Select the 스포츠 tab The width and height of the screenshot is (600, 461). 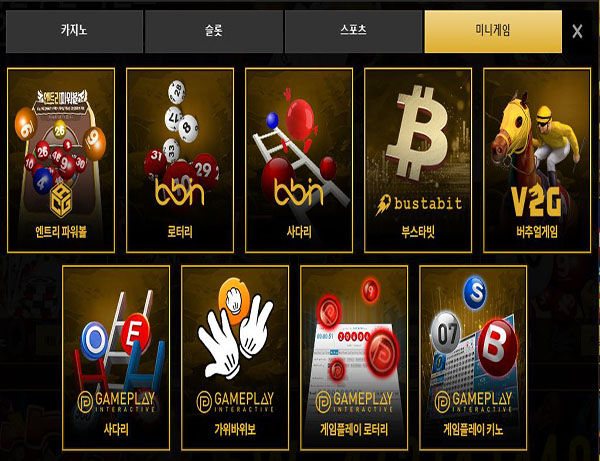pyautogui.click(x=353, y=32)
